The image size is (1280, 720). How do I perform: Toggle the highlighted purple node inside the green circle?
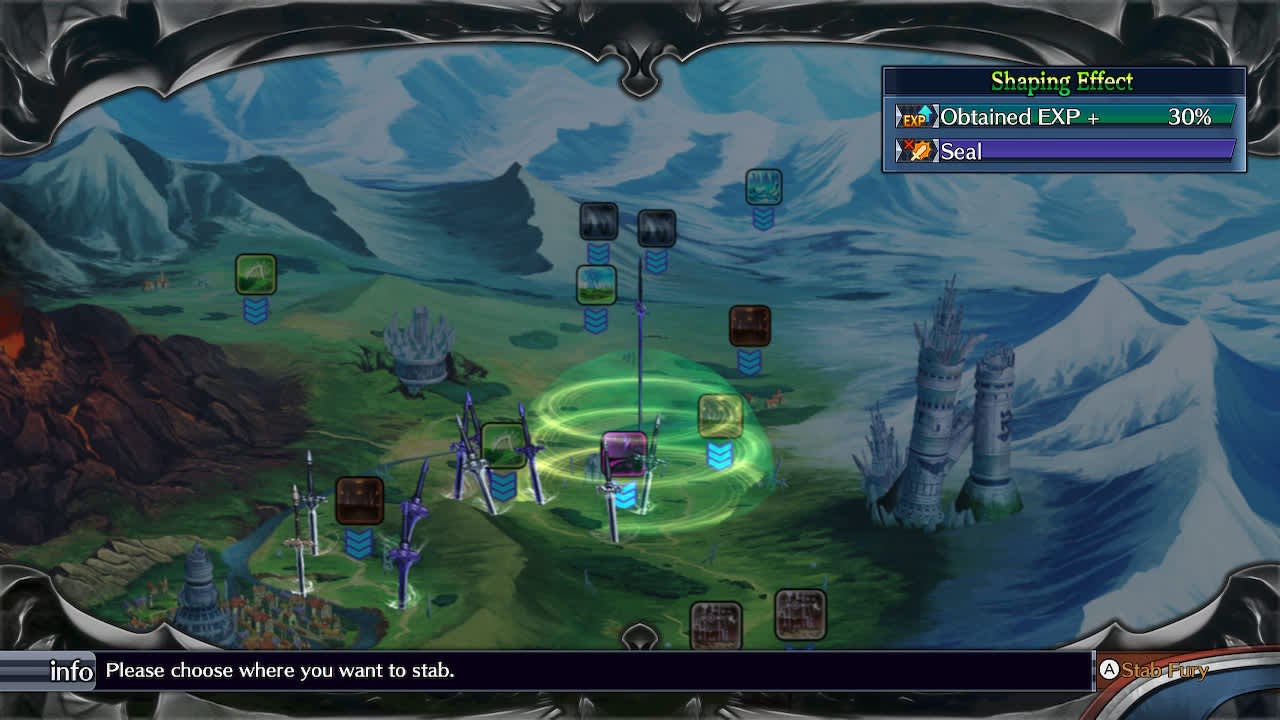point(622,455)
